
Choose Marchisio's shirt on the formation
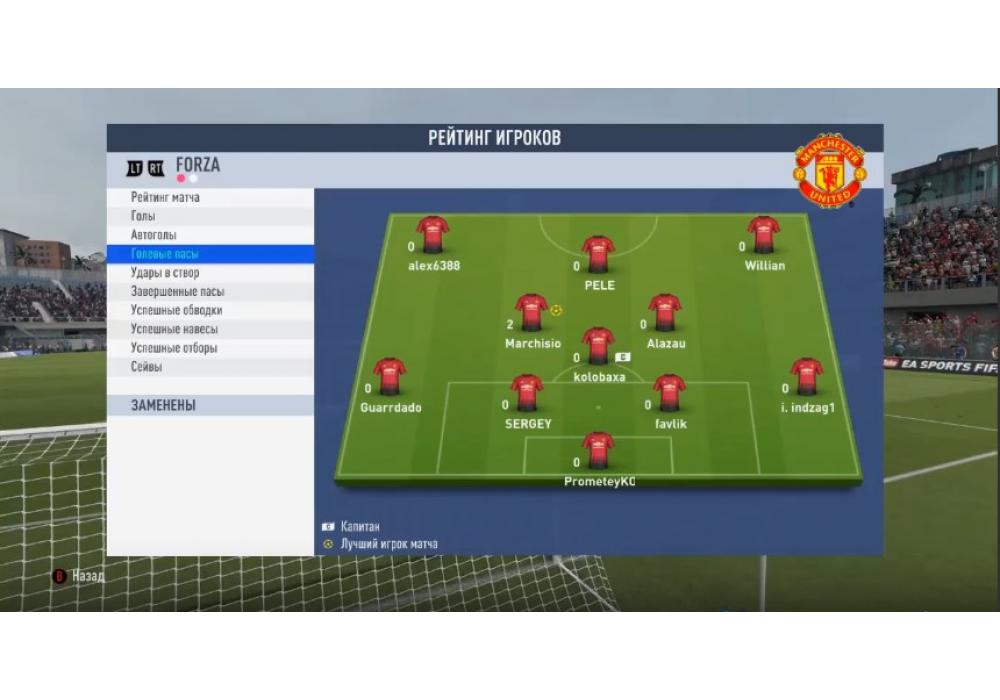531,312
